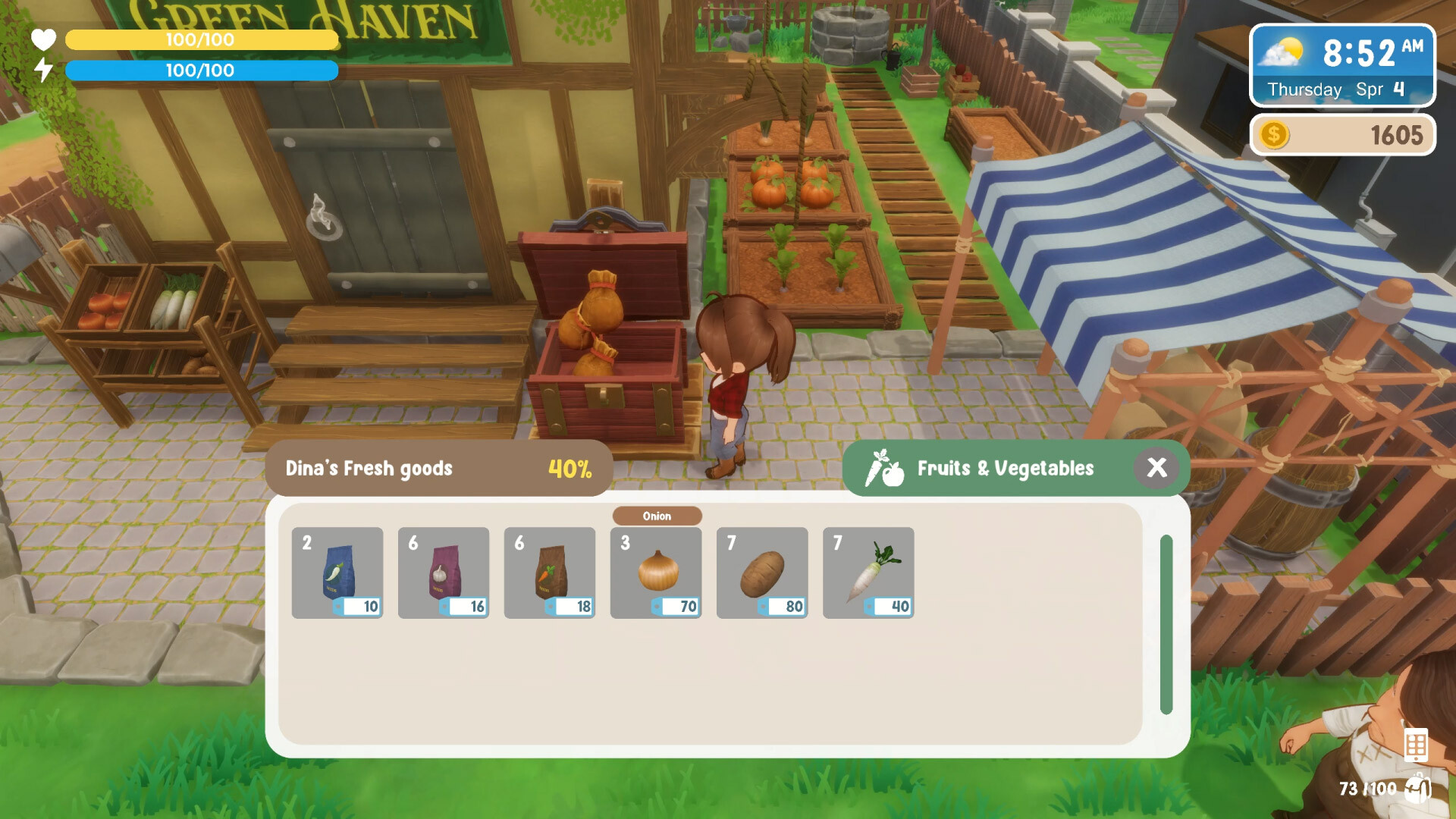Select the white daikon radish item

tap(868, 573)
